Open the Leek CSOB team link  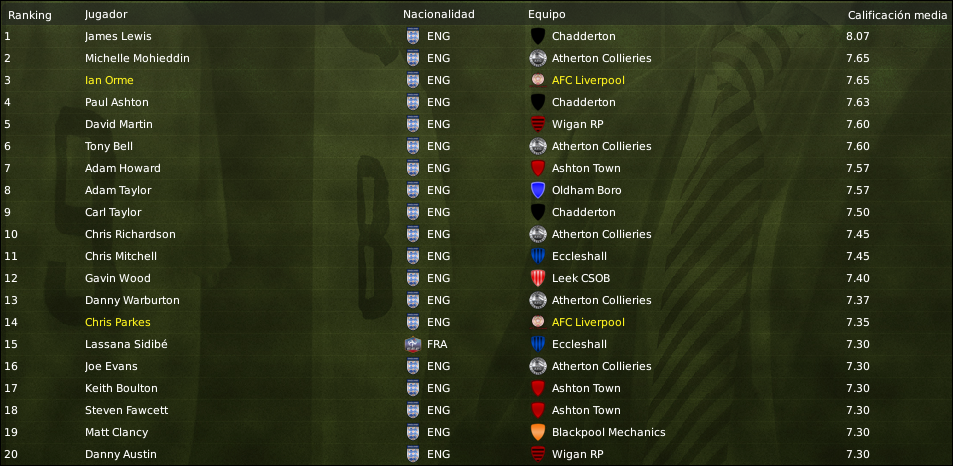pos(581,278)
